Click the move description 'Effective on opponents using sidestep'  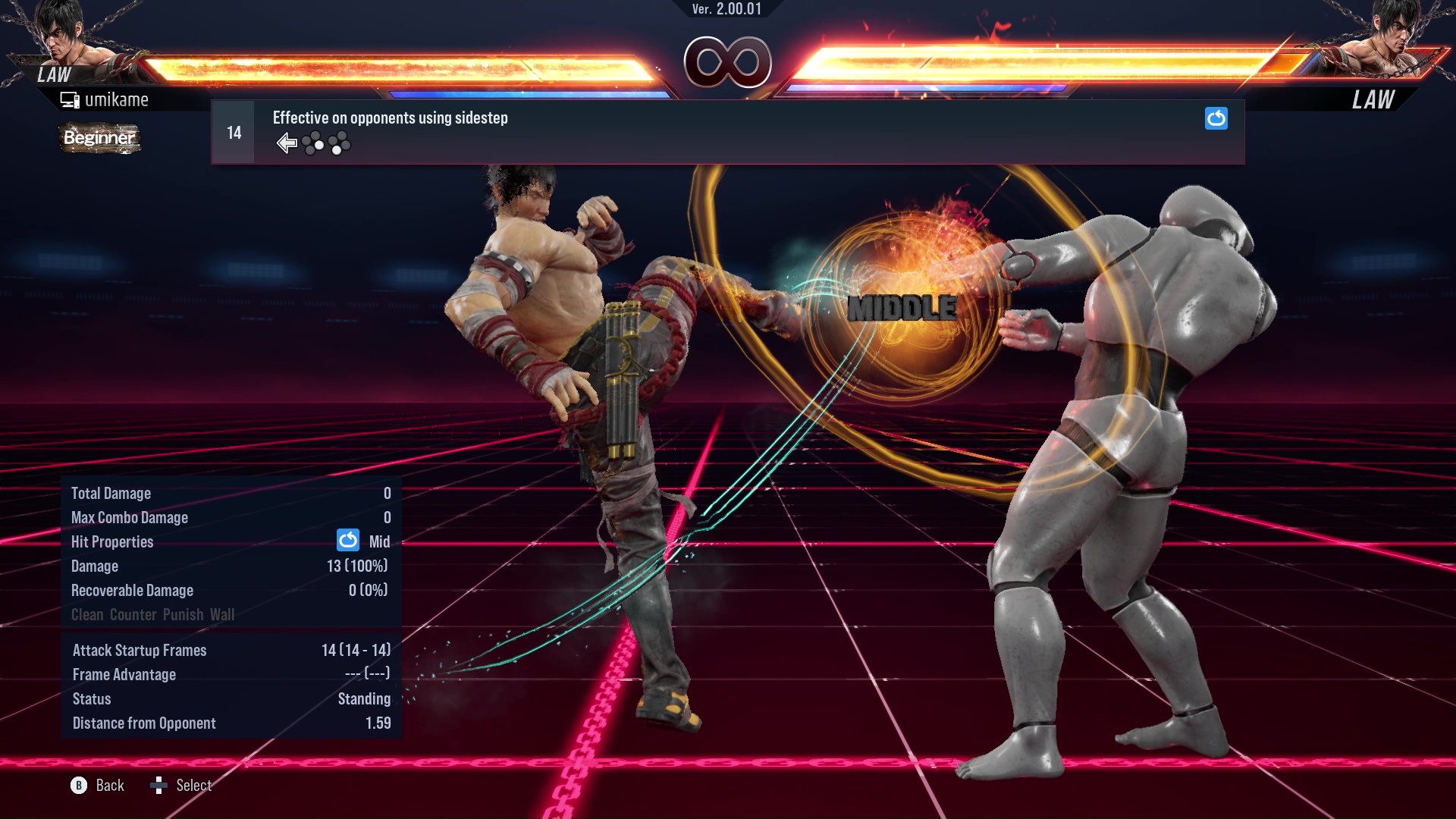390,118
